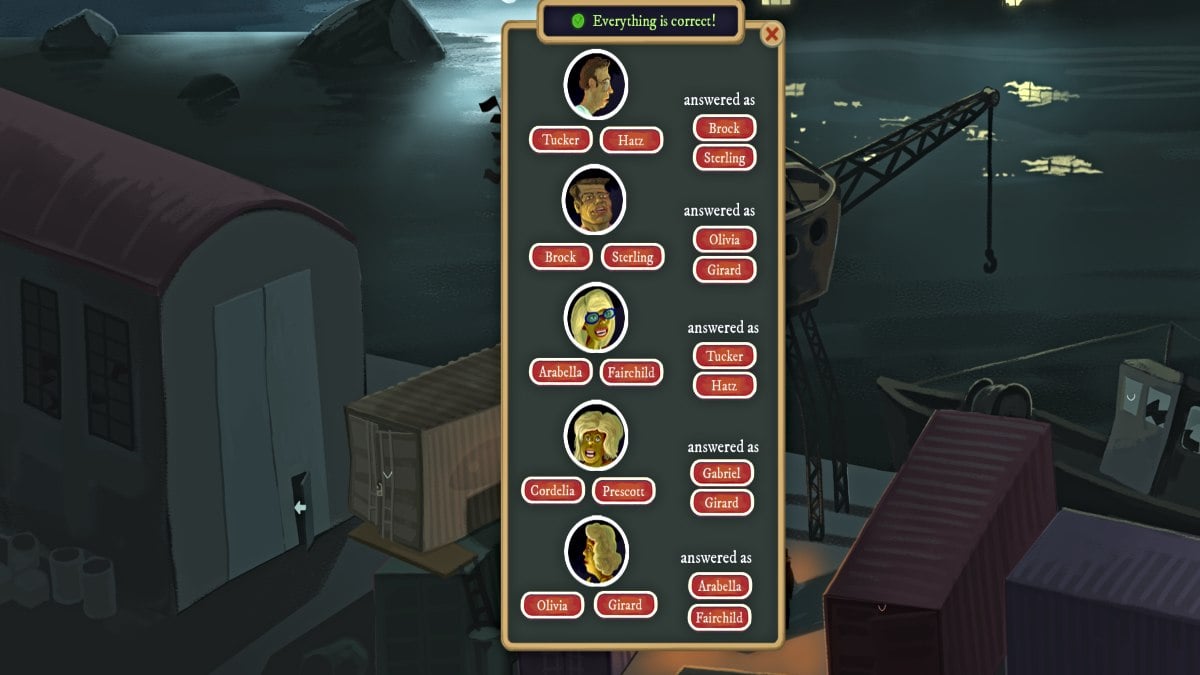Select the Sterling tag beneath the Brock answer tag

click(724, 157)
